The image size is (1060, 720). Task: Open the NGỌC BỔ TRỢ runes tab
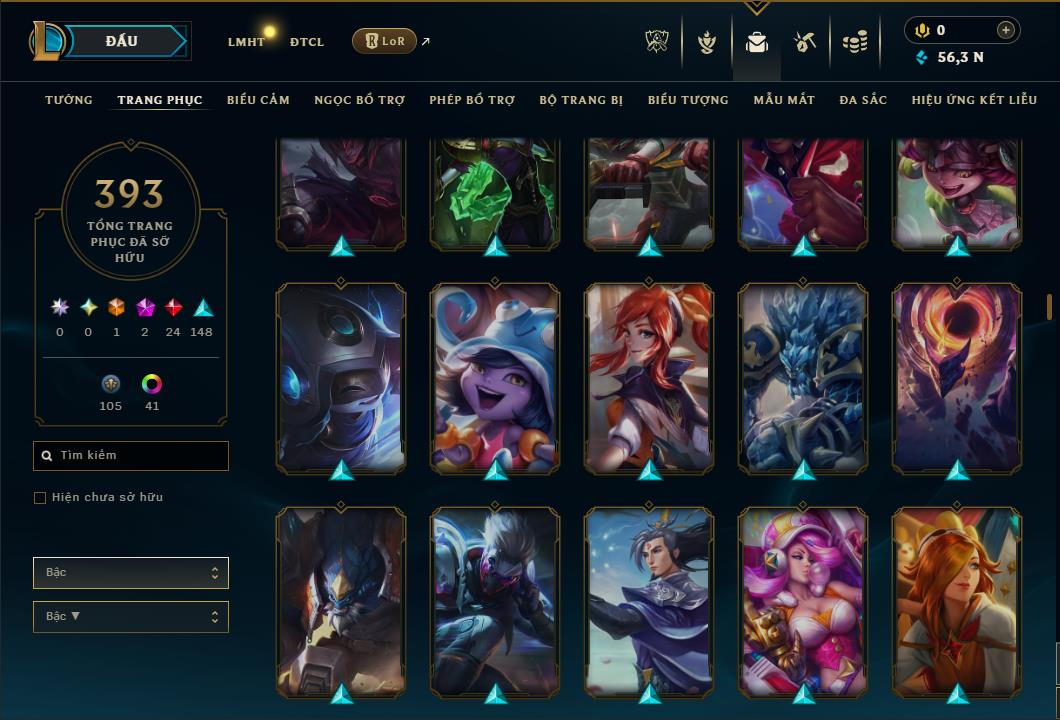coord(359,100)
